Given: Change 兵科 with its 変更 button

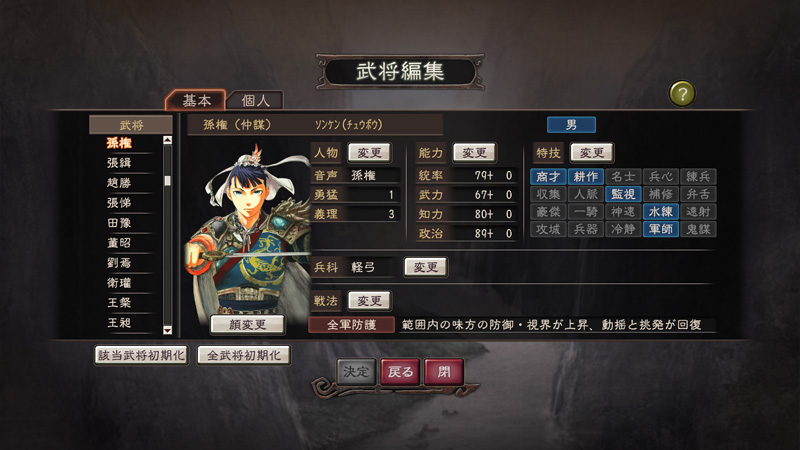Looking at the screenshot, I should pos(425,267).
